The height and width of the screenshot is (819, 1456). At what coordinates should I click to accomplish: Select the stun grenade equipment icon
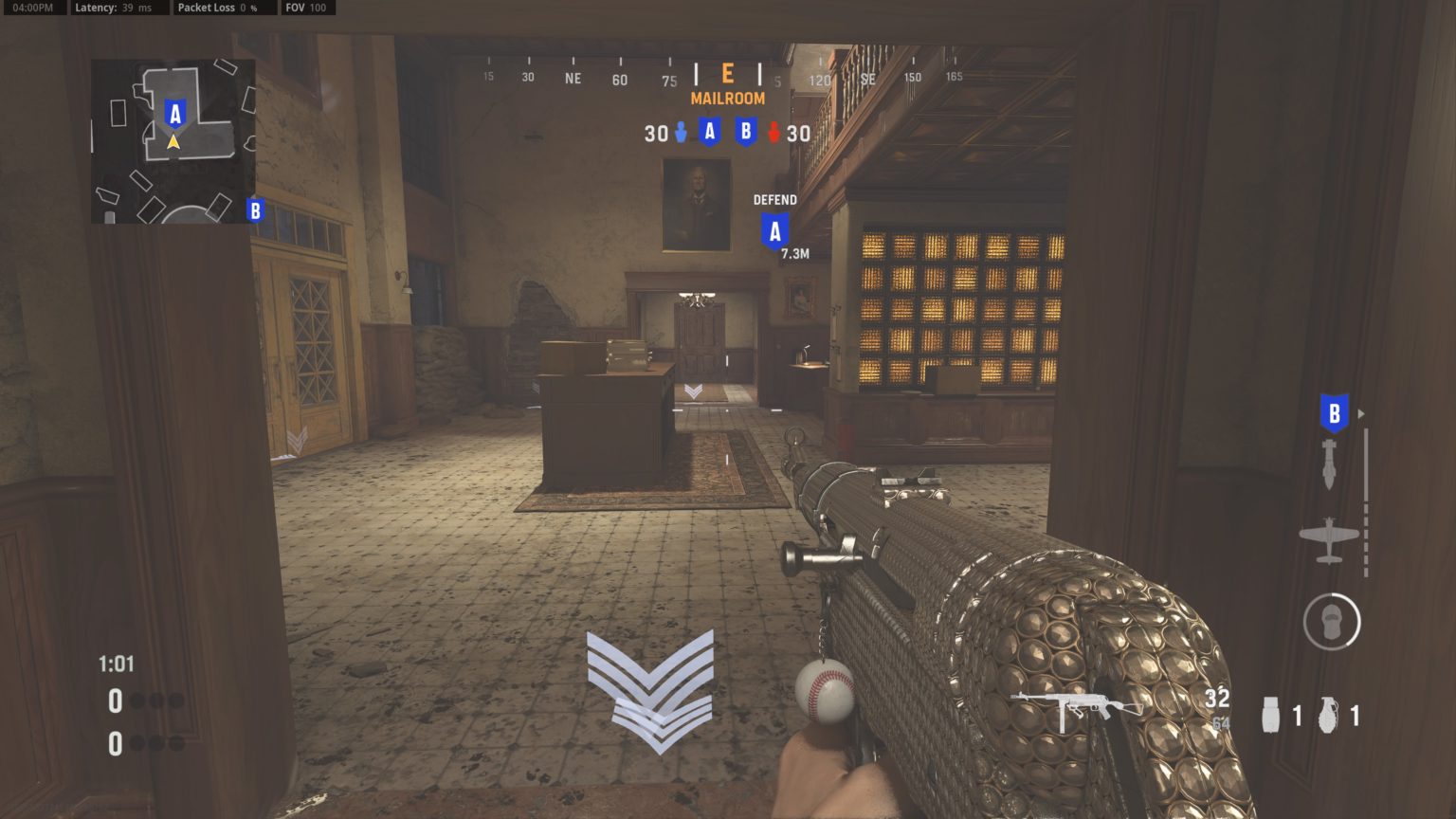(1270, 713)
